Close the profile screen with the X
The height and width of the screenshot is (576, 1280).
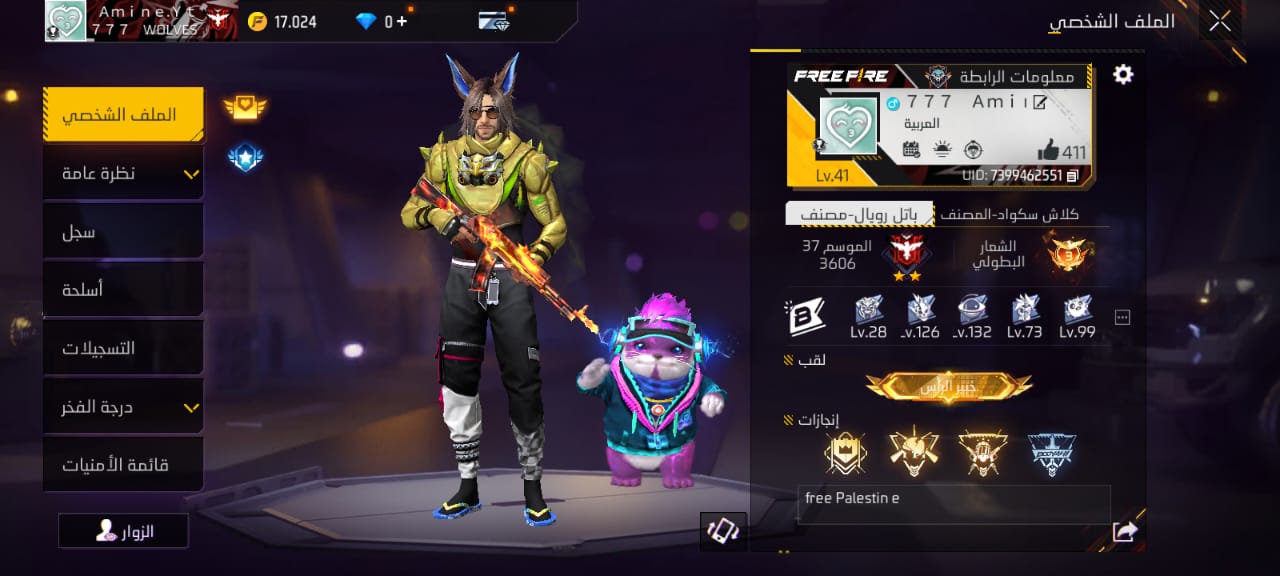coord(1219,21)
